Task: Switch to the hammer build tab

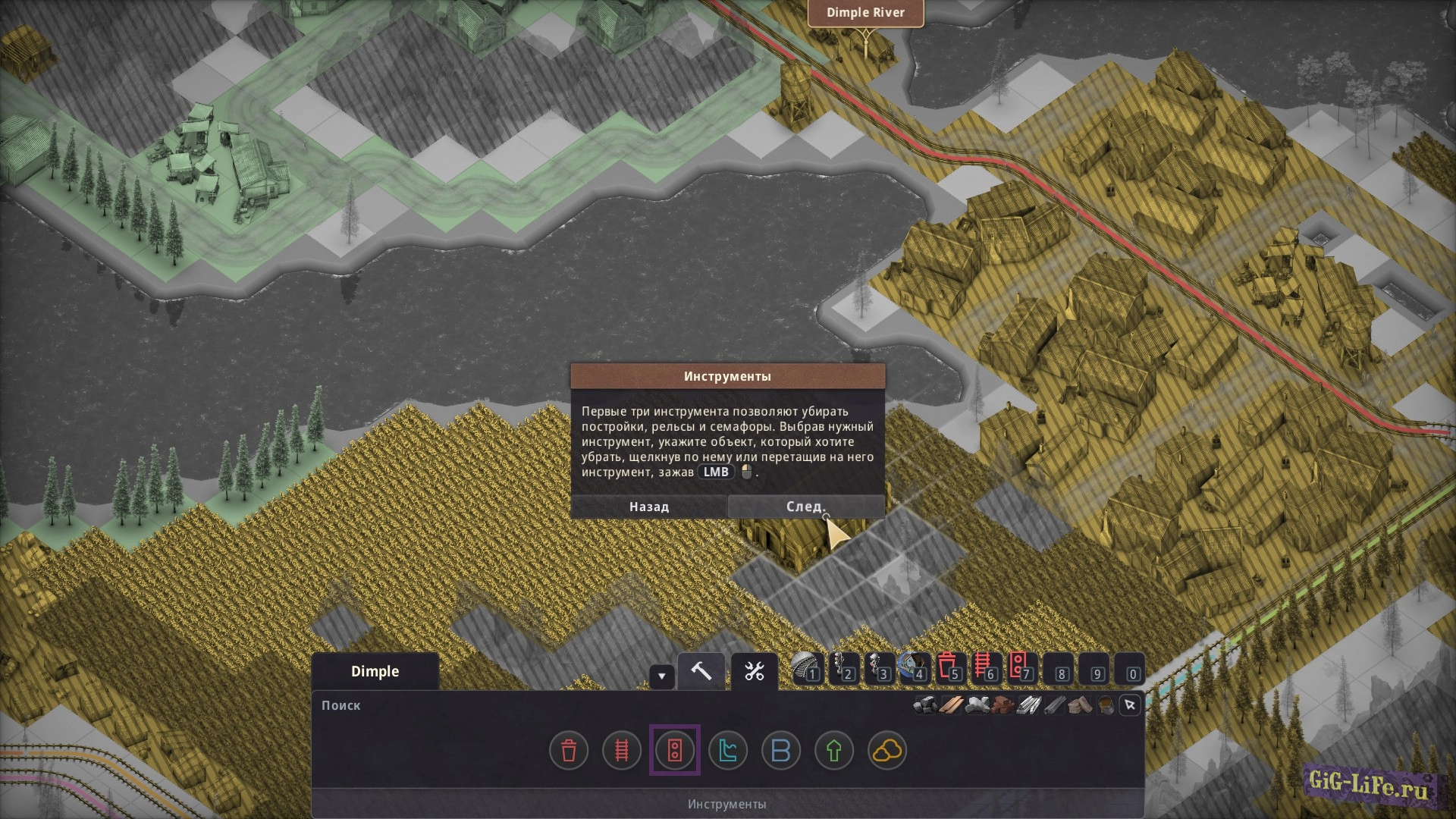Action: (x=701, y=671)
